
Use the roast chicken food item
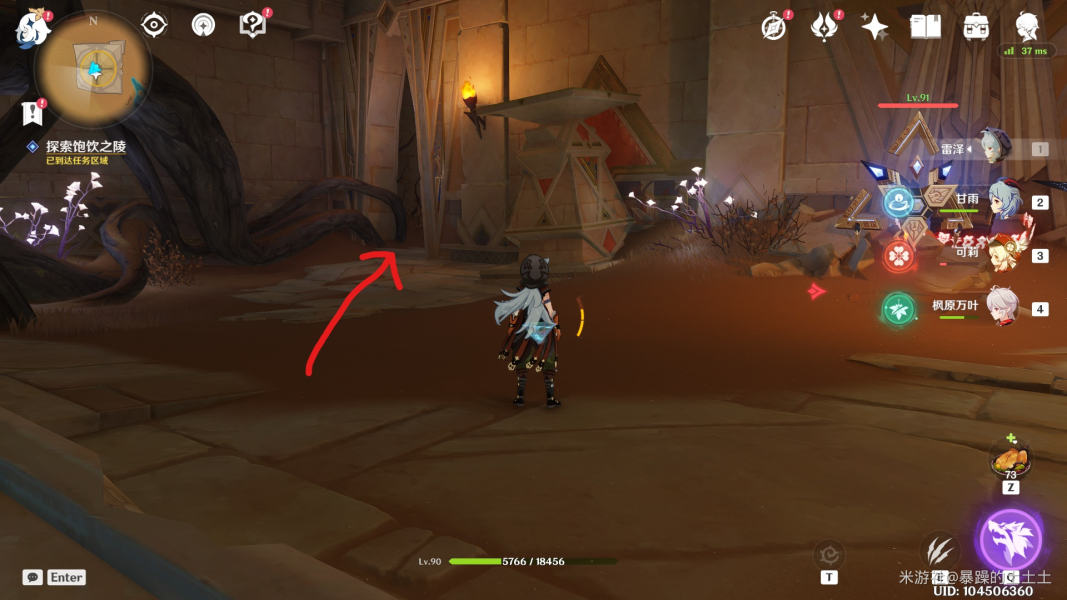point(1010,460)
